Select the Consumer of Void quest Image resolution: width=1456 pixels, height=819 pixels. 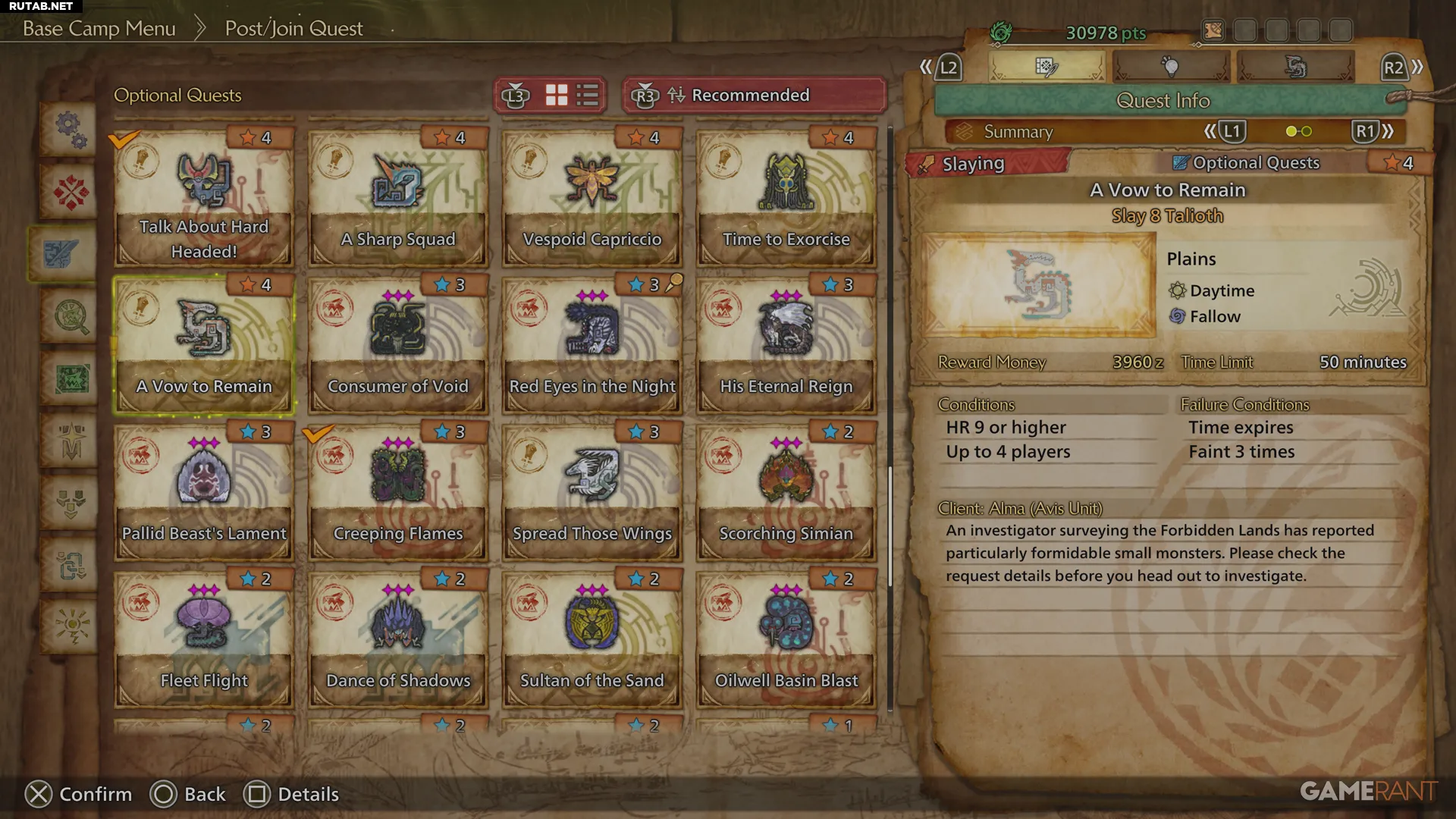pos(397,346)
